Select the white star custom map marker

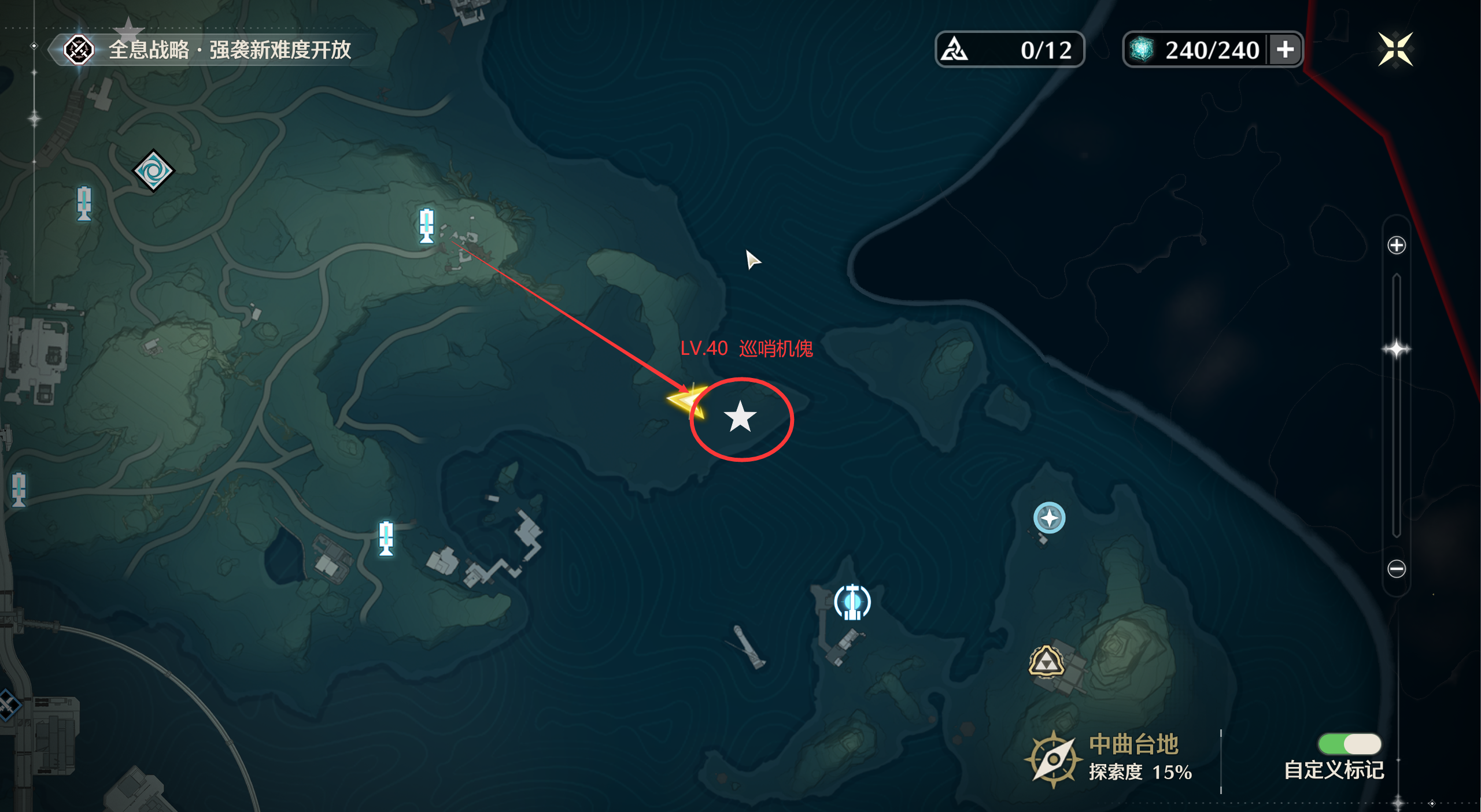point(740,417)
